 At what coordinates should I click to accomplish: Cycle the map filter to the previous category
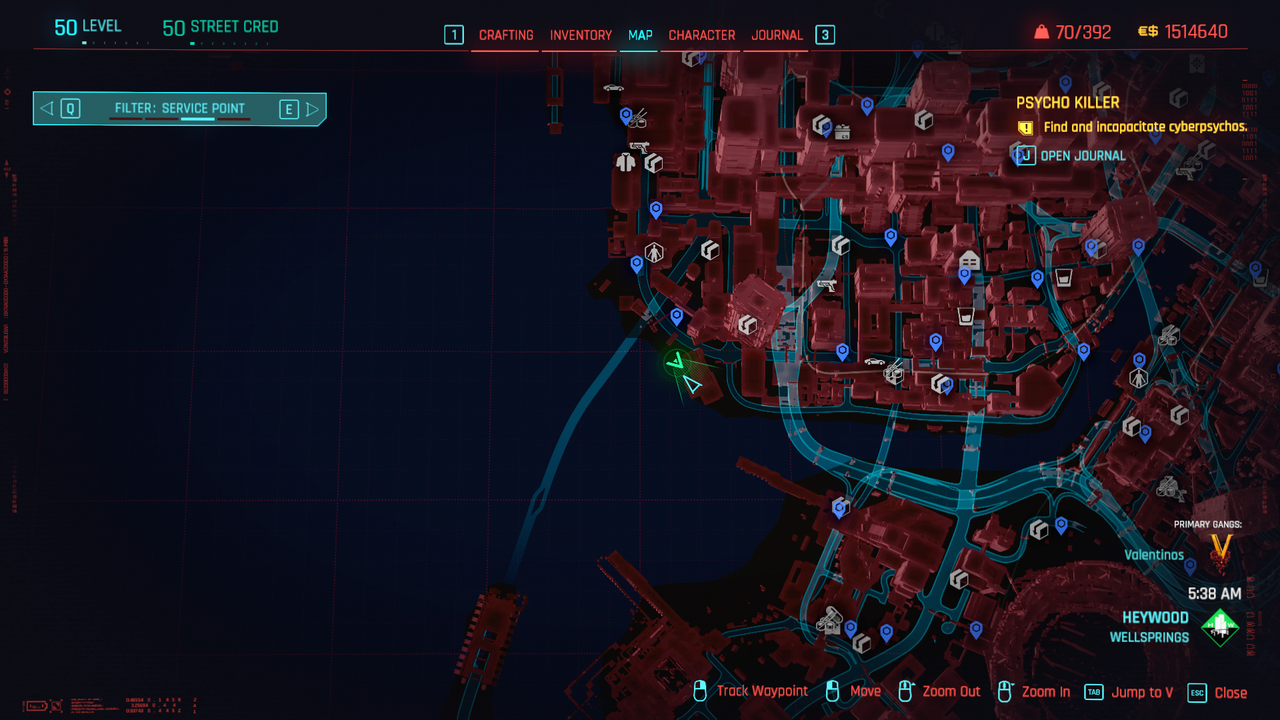point(48,109)
